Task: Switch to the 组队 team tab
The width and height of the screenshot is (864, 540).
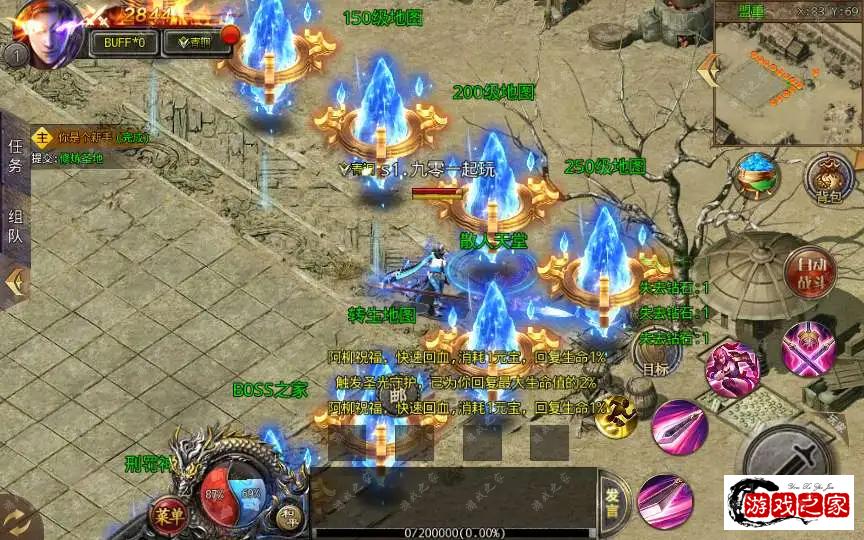Action: 15,227
